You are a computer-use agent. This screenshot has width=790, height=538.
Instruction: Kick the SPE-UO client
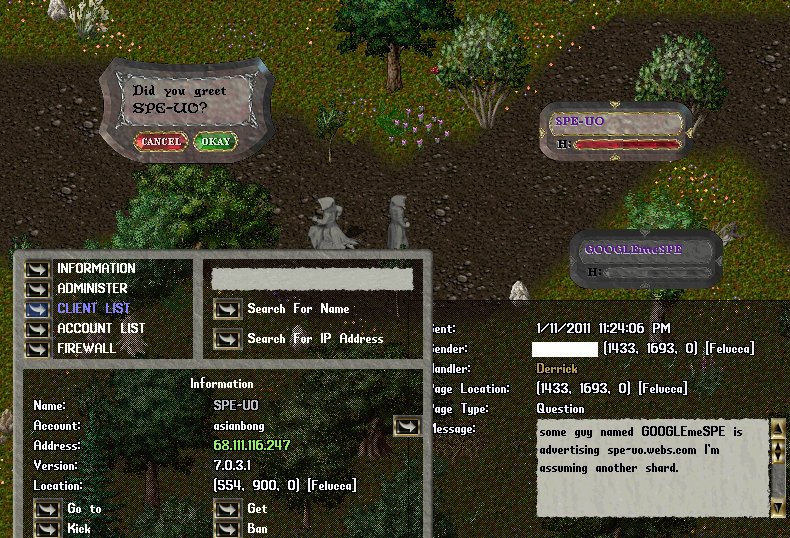click(48, 529)
